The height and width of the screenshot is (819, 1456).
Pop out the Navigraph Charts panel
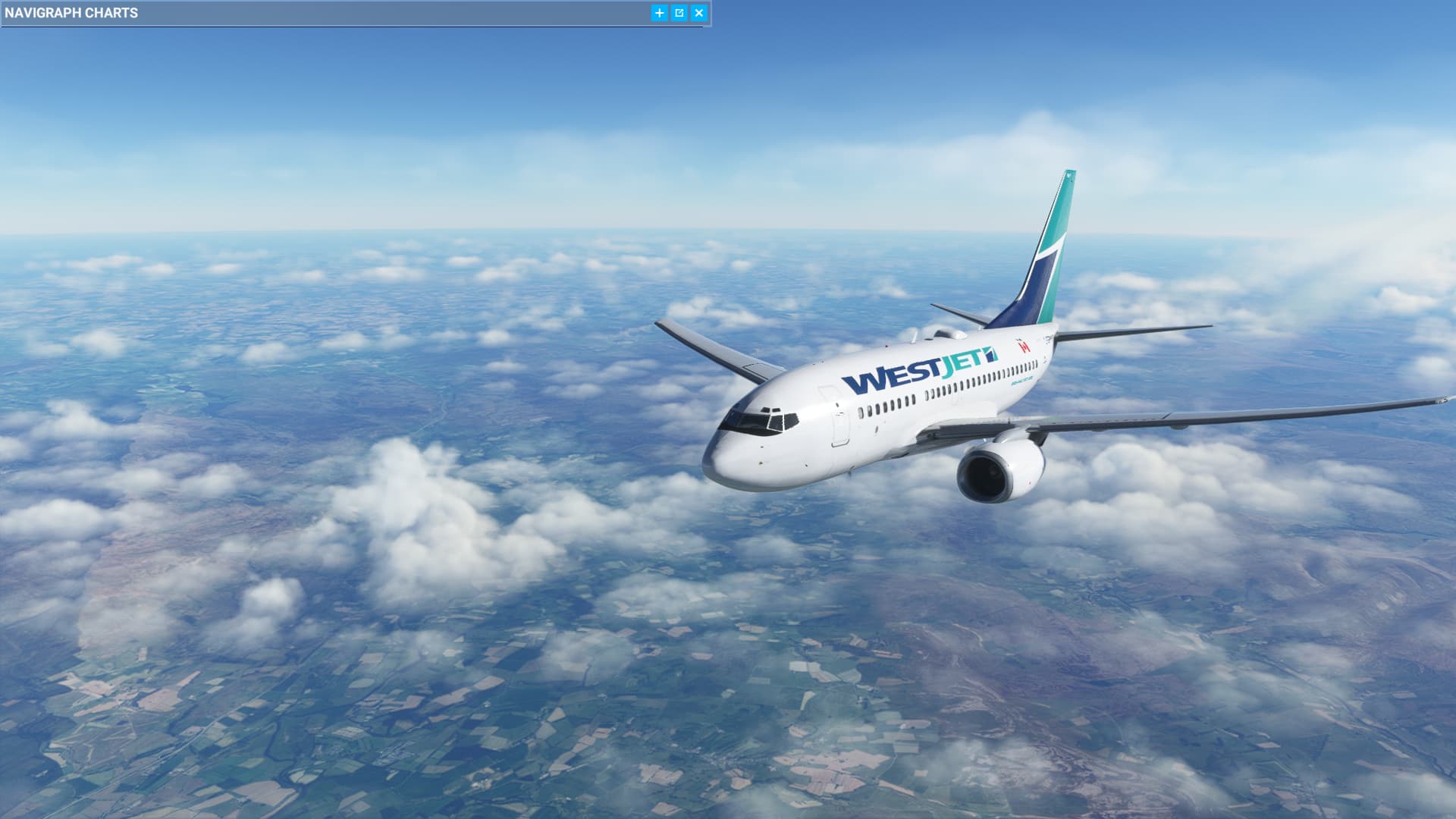tap(679, 13)
